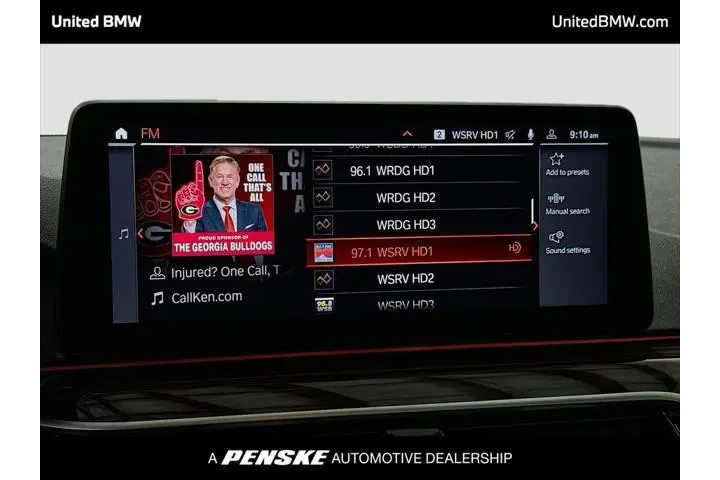720x480 pixels.
Task: Tune to the WRDG HD3 station
Action: pos(418,224)
